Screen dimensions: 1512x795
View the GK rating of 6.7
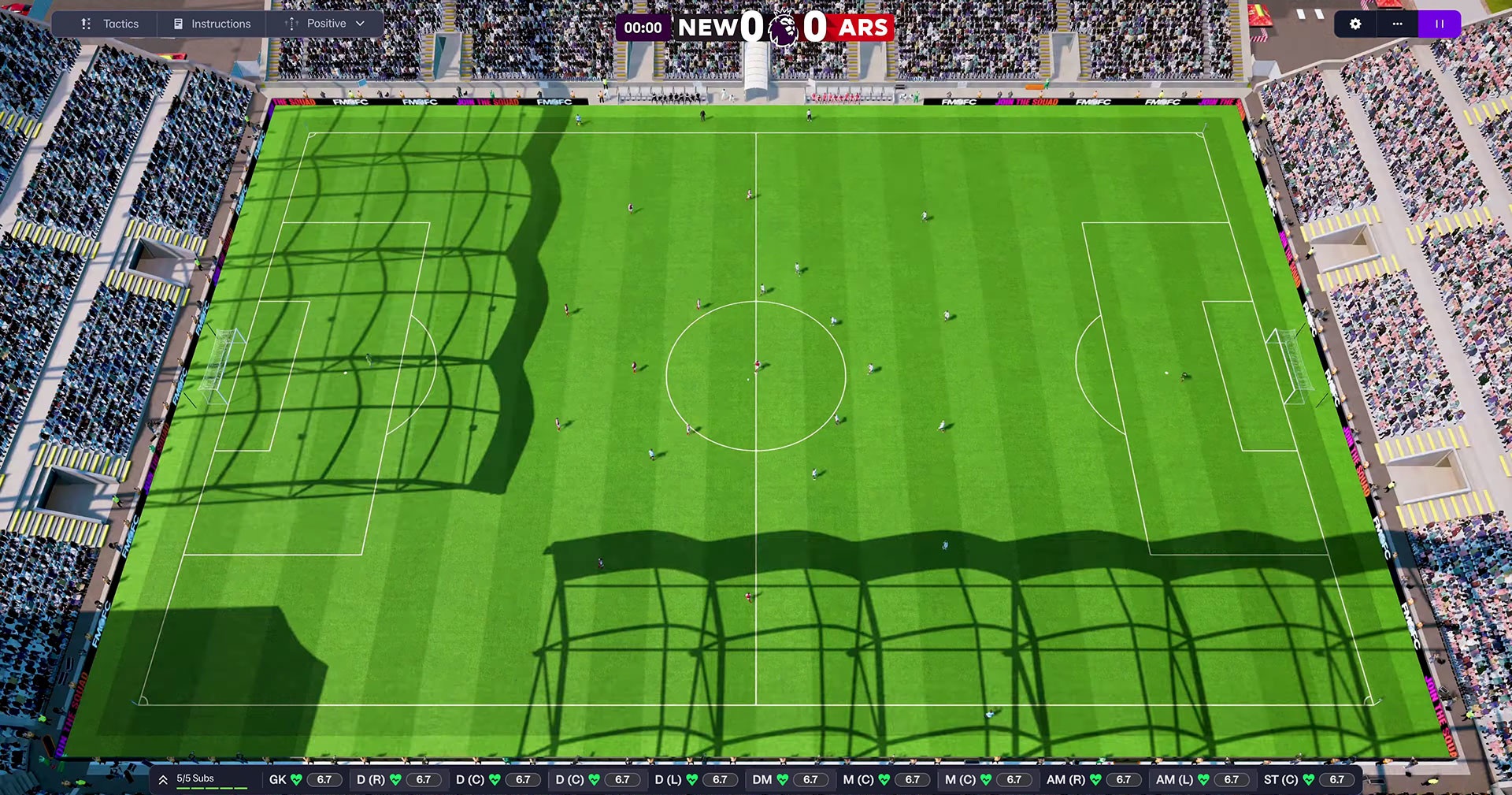[x=325, y=779]
